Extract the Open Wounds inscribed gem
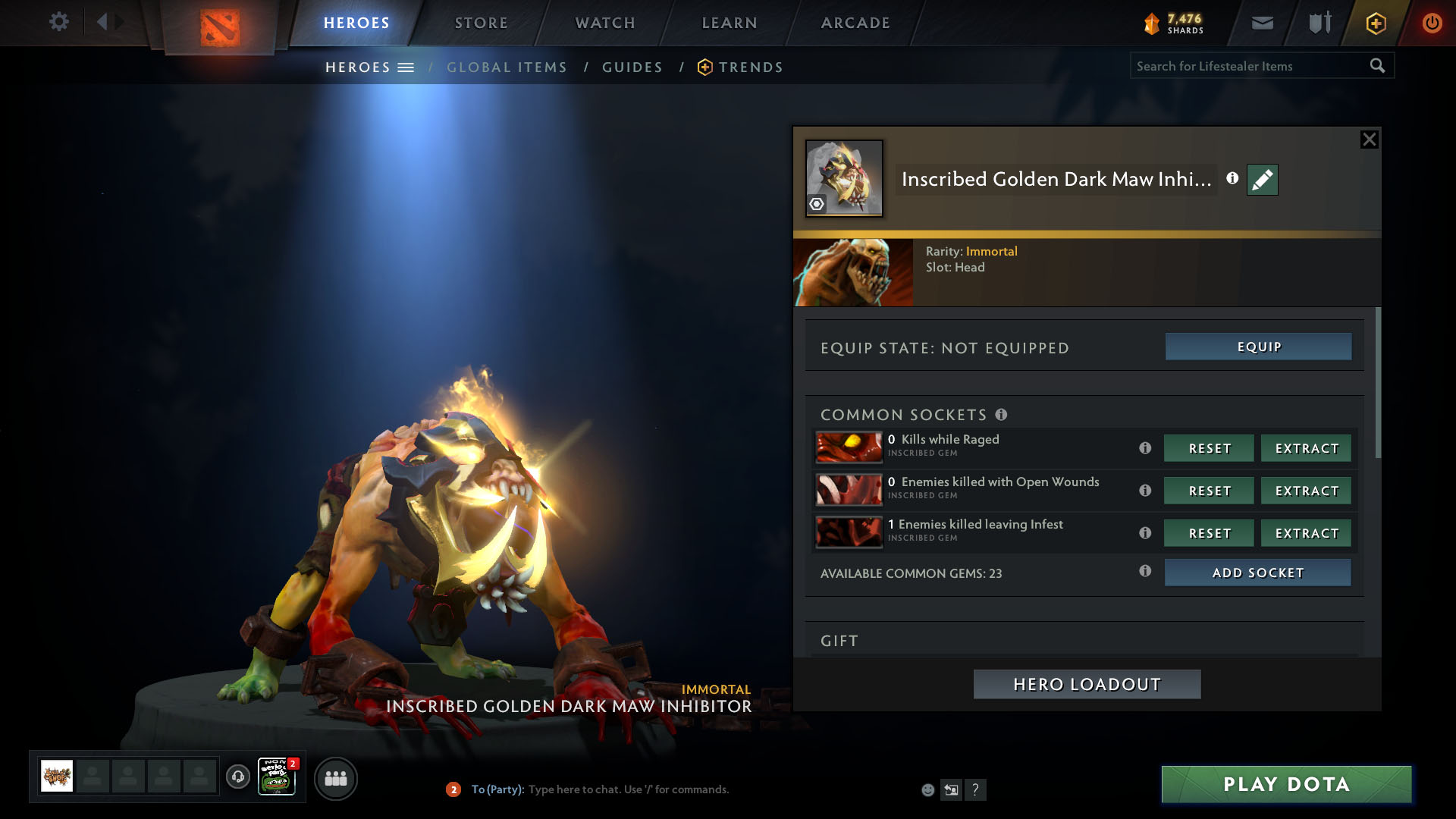Viewport: 1456px width, 819px height. tap(1306, 491)
